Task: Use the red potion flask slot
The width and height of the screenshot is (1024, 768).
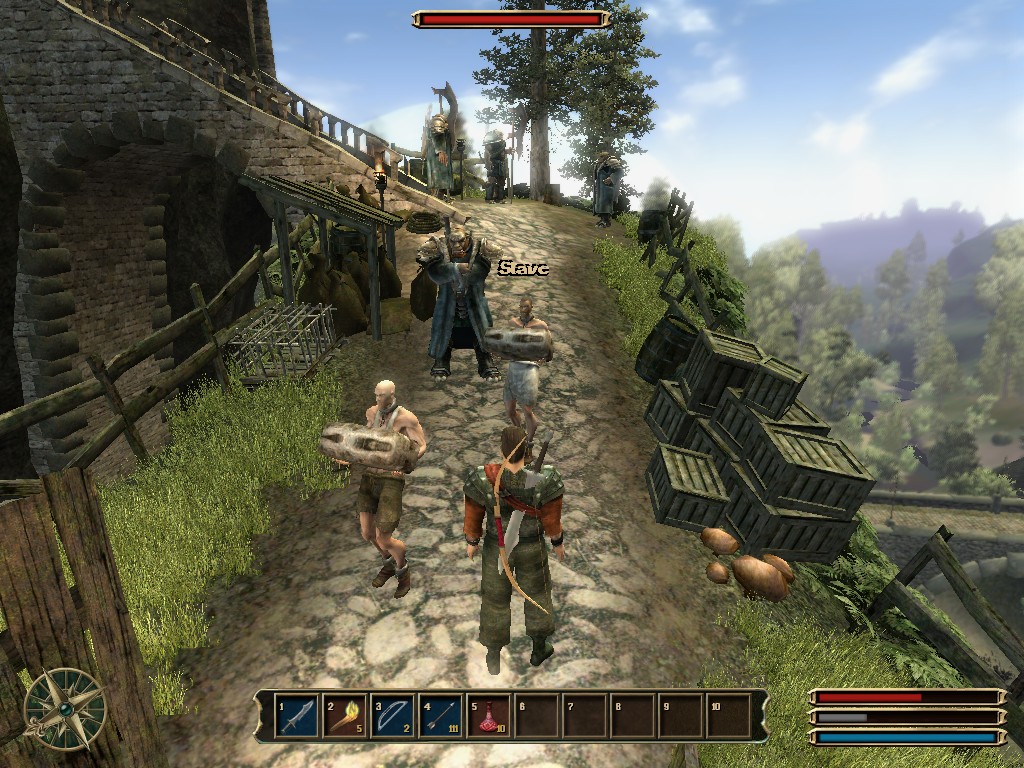Action: 489,716
